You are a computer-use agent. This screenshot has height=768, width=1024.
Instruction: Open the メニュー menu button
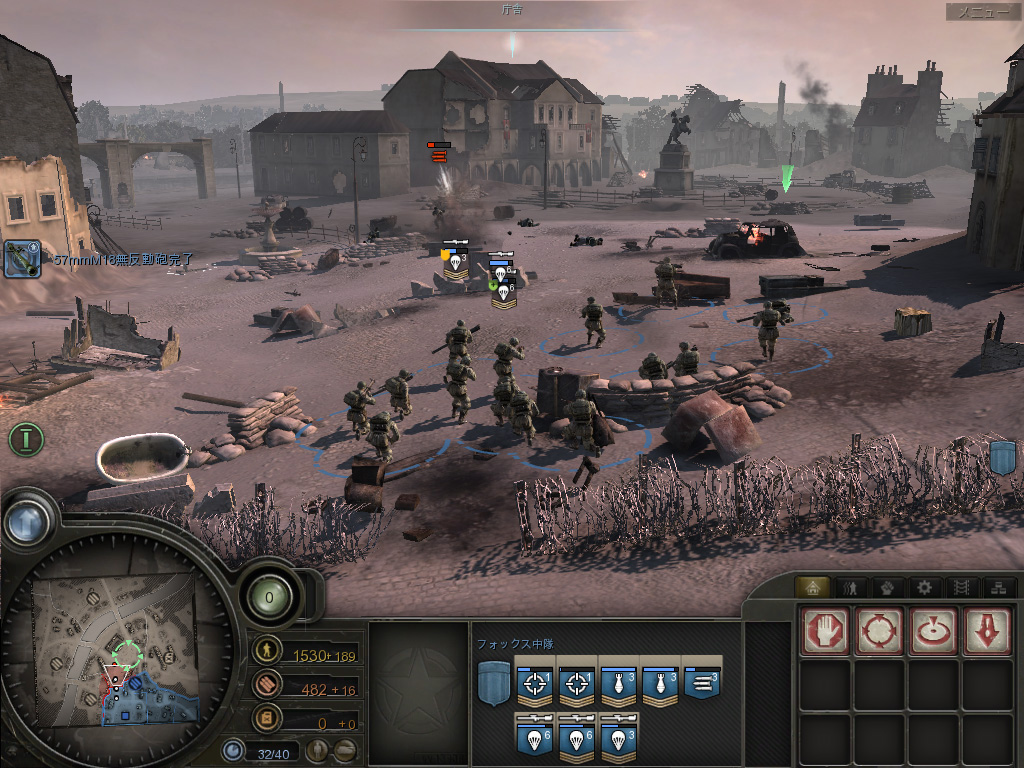pos(984,12)
